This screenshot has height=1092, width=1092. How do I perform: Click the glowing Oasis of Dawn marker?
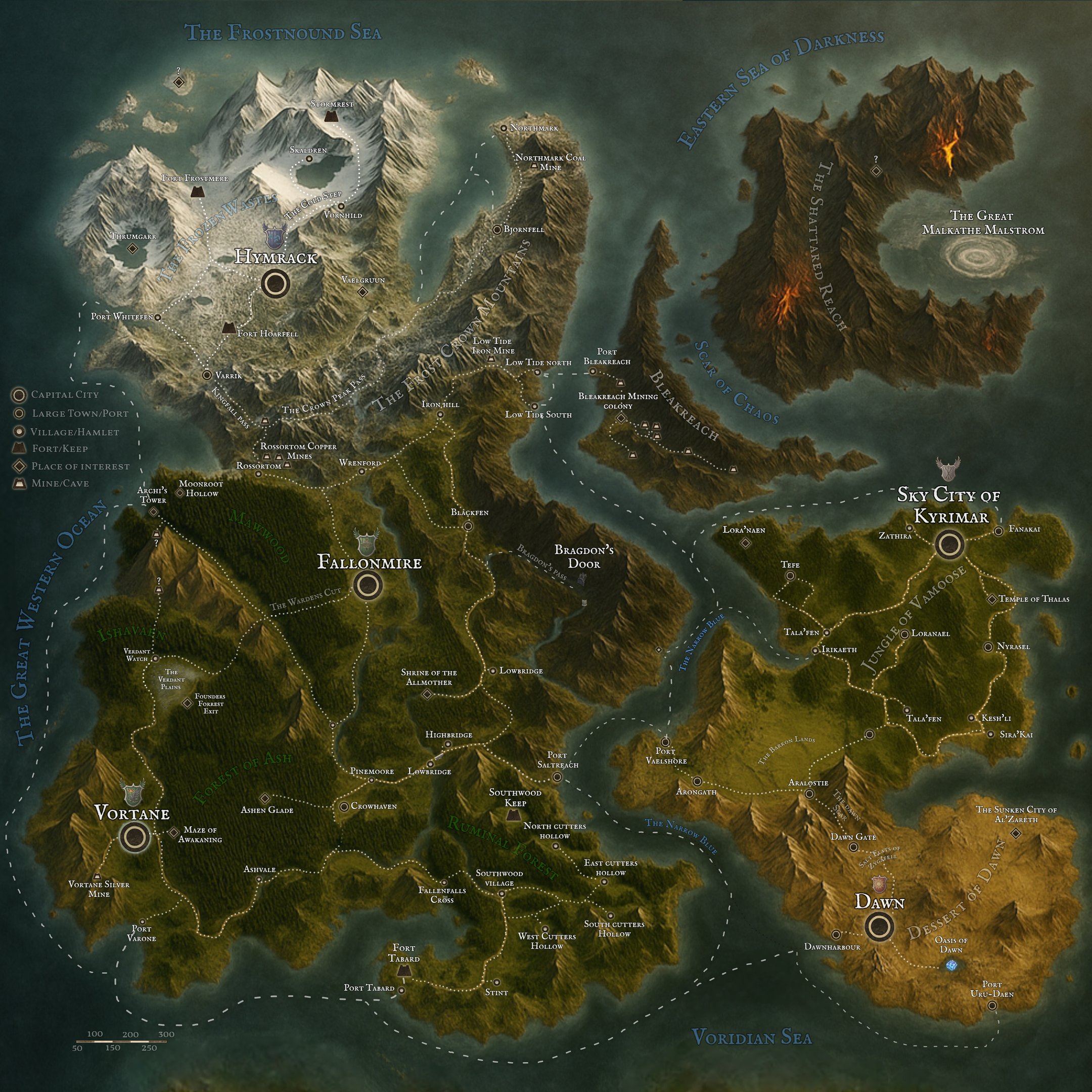pyautogui.click(x=951, y=966)
